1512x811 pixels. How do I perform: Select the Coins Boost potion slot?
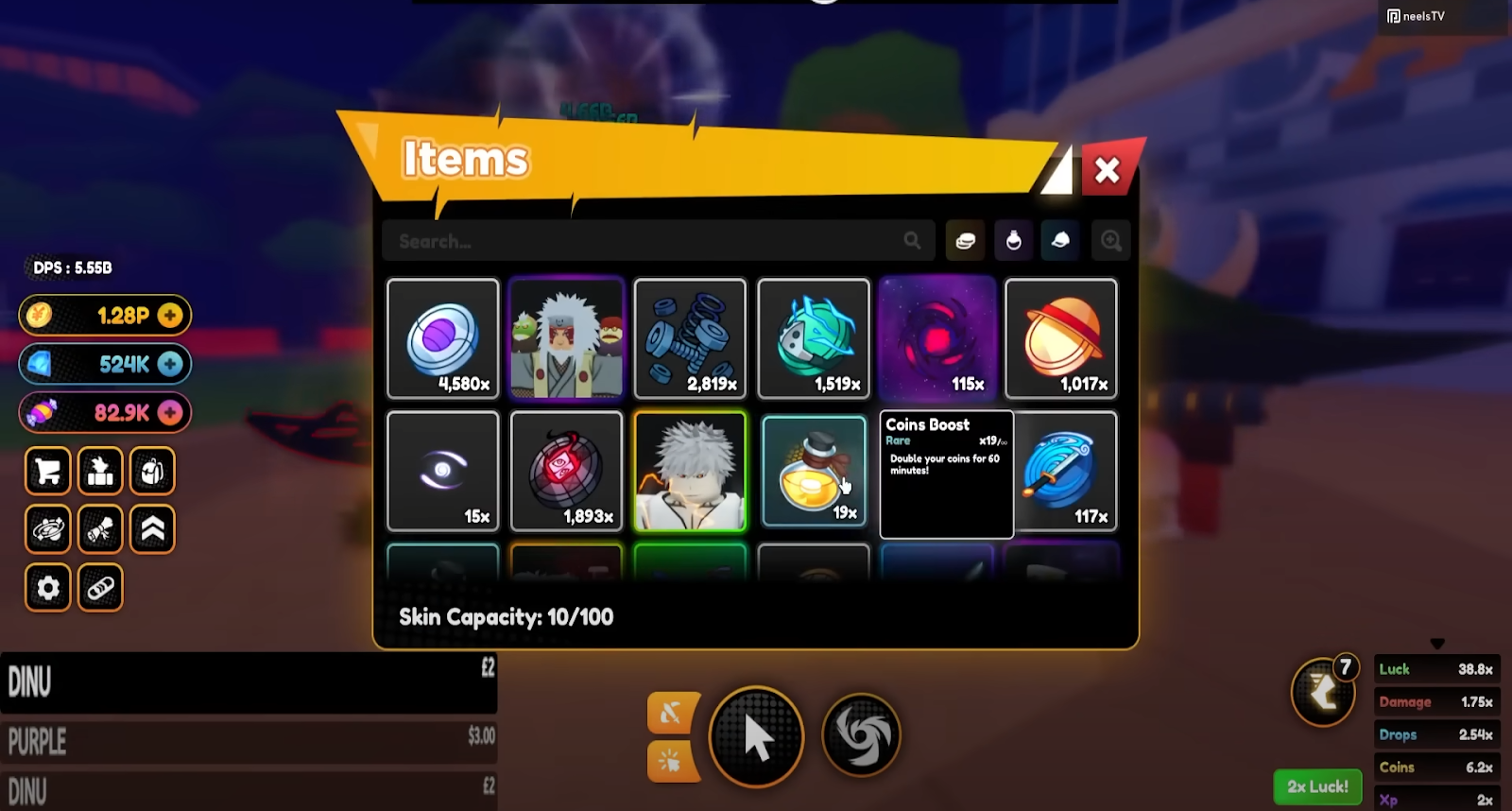tap(814, 471)
